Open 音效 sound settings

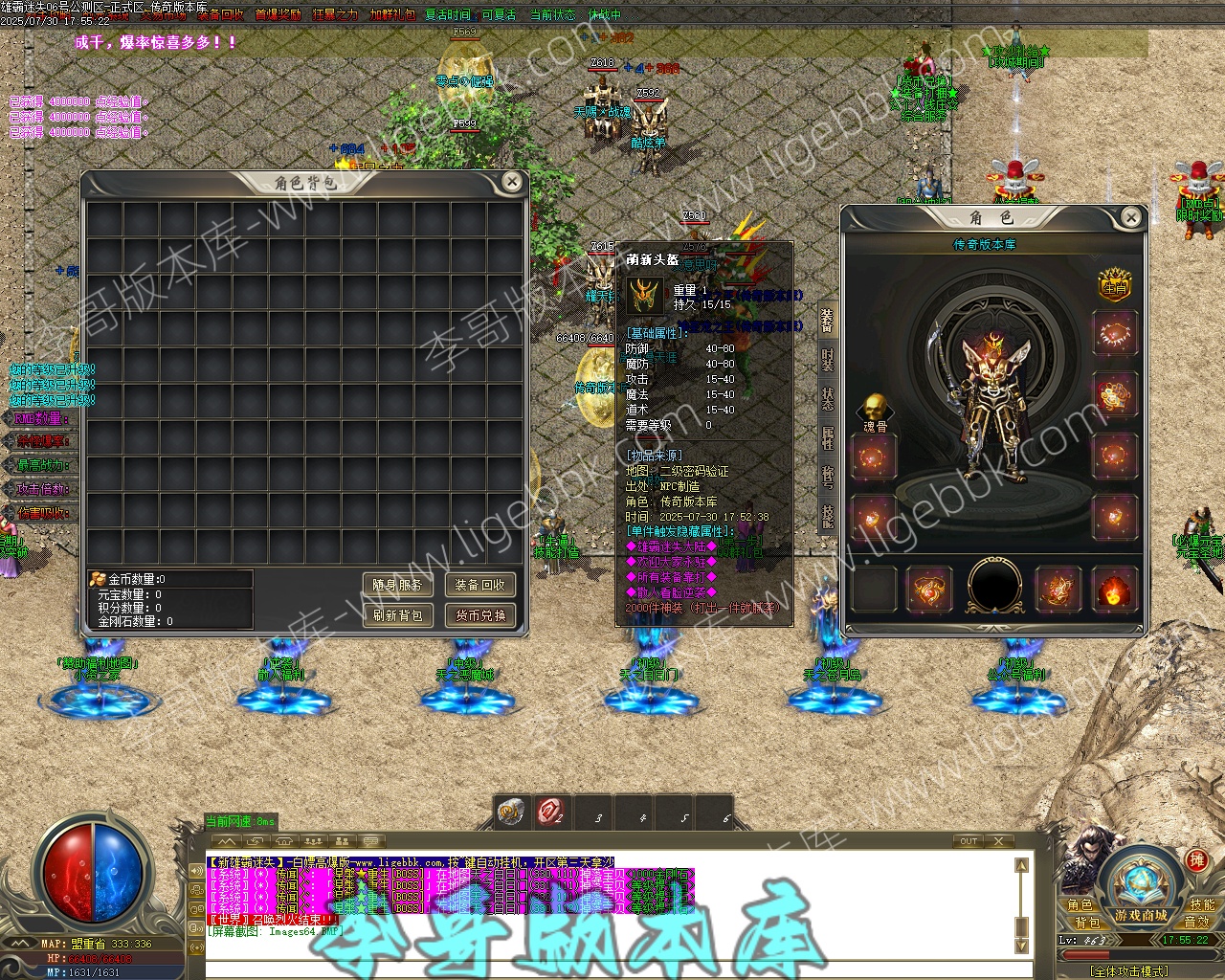1197,922
